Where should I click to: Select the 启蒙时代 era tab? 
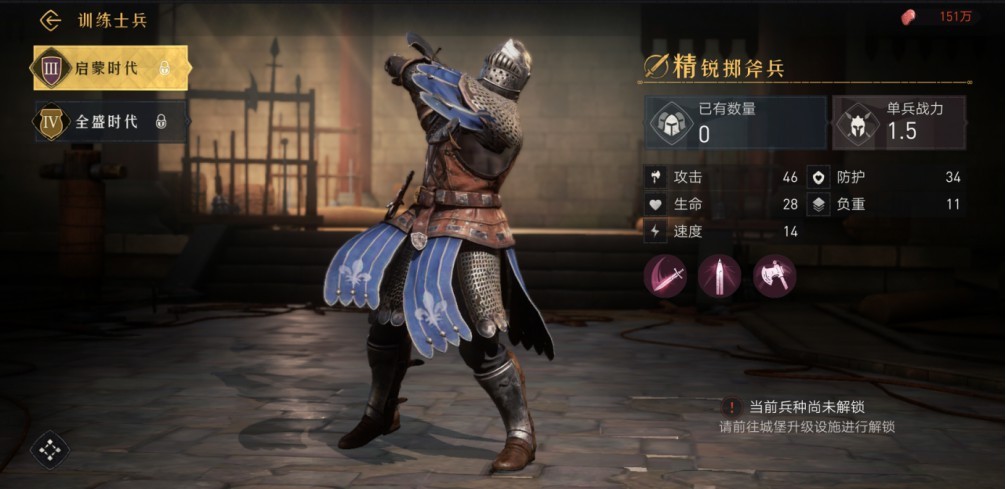coord(110,68)
